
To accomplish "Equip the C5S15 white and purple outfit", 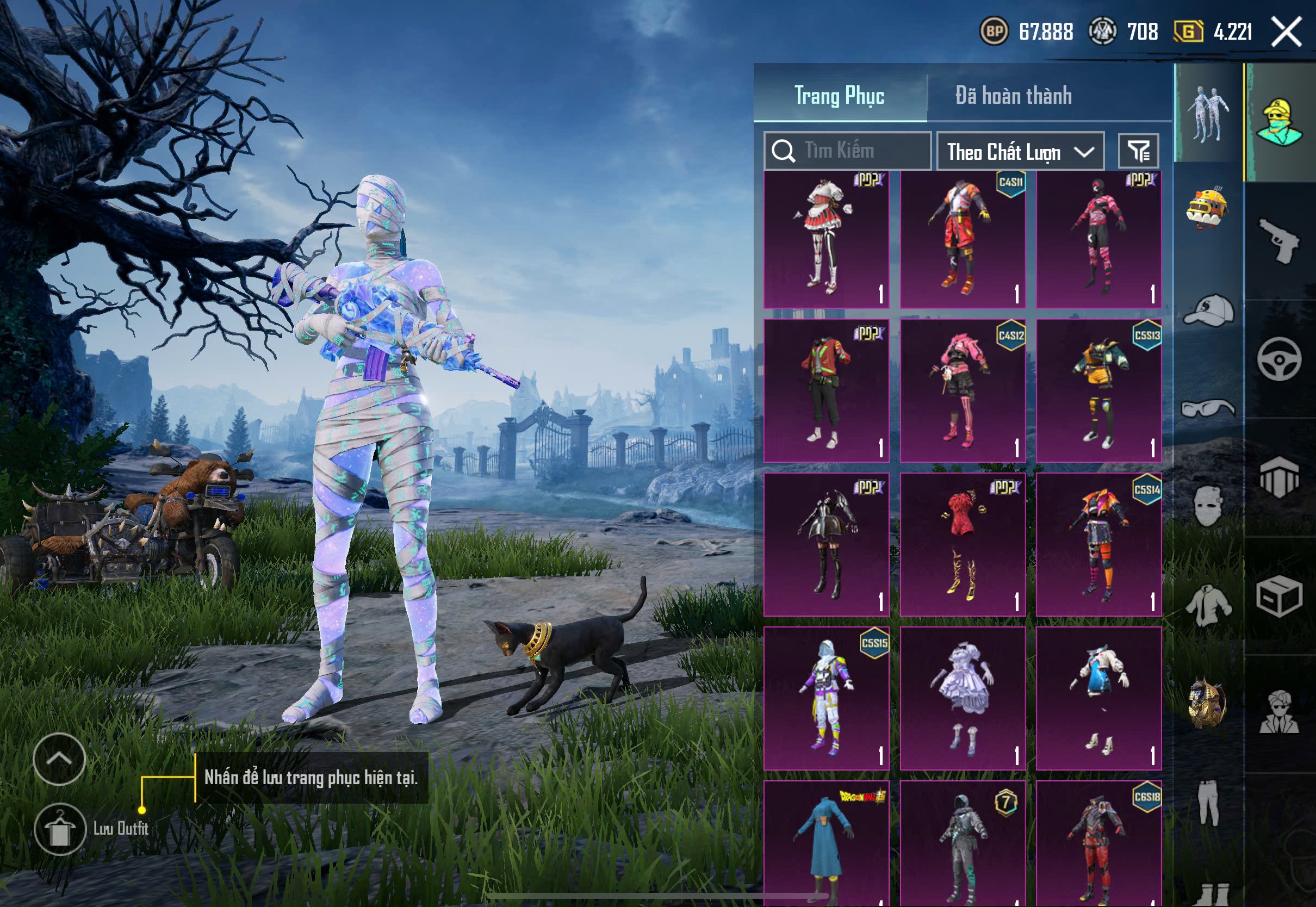I will coord(826,698).
